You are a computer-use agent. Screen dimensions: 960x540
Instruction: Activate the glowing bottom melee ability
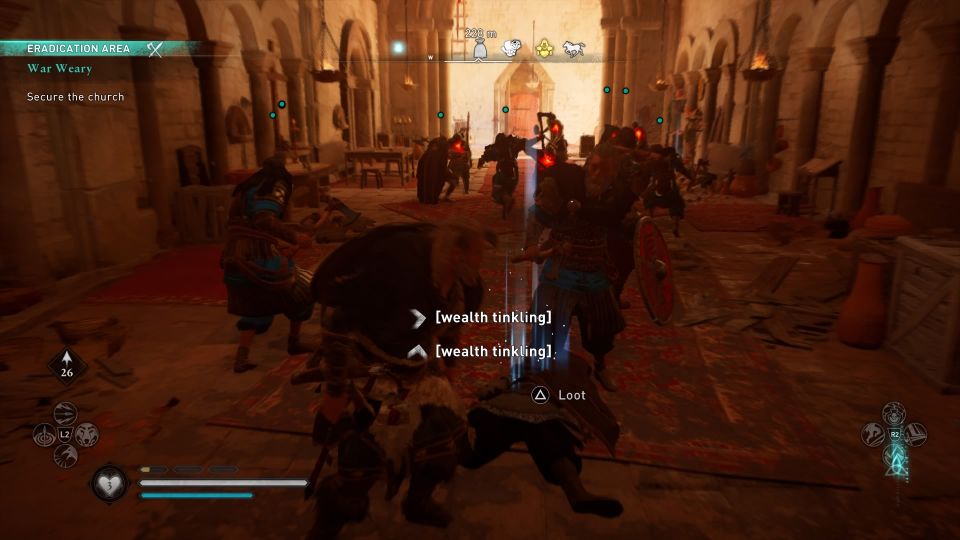click(x=894, y=457)
